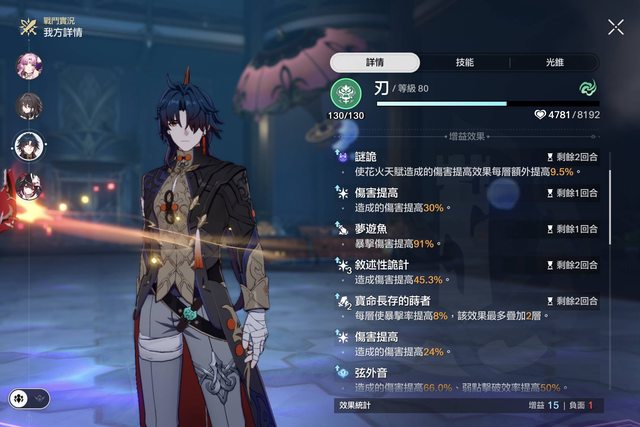The height and width of the screenshot is (427, 640).
Task: Select the 夢遊魚 buff row
Action: (470, 236)
